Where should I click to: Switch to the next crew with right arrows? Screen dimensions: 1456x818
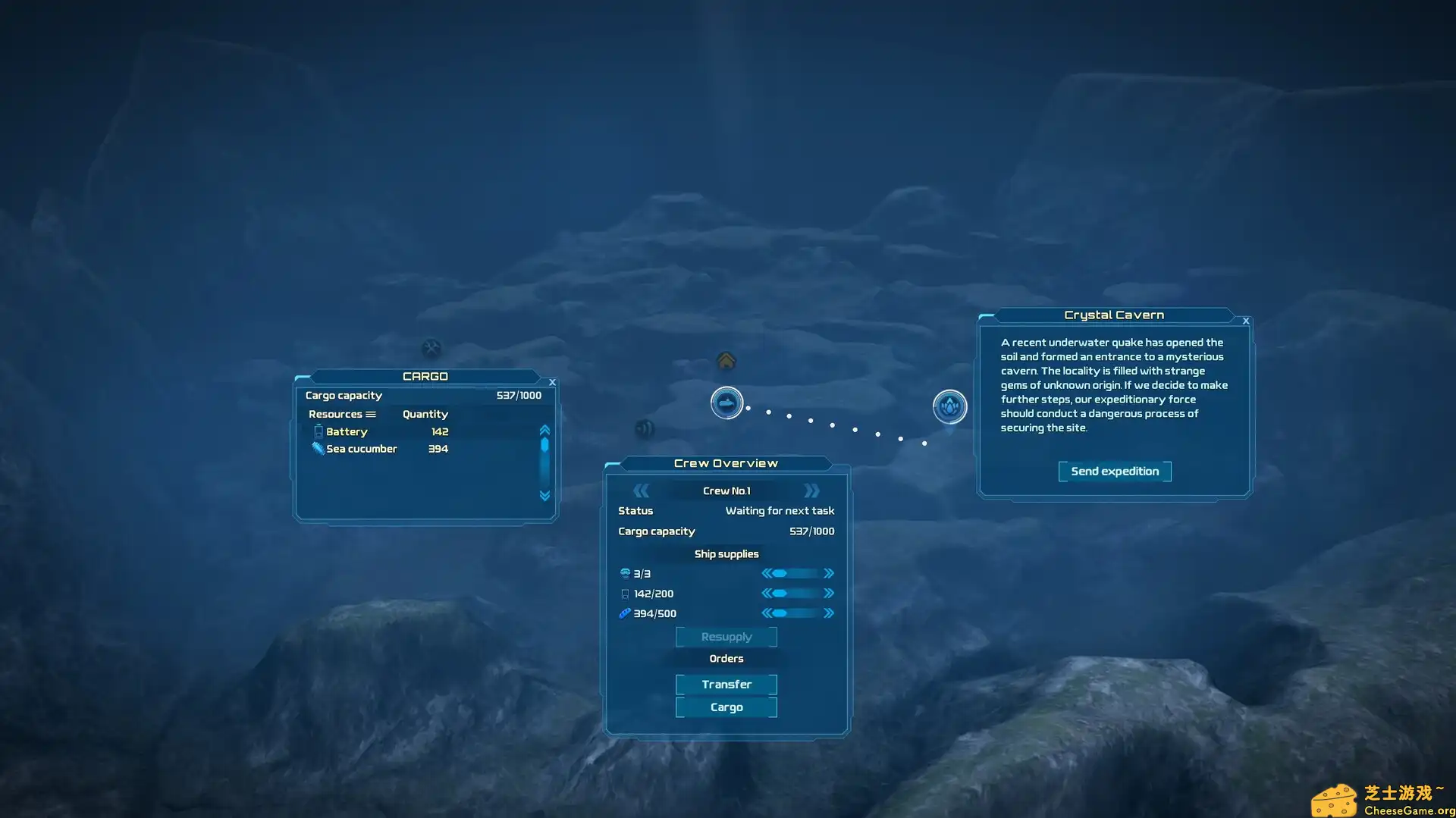click(x=811, y=490)
